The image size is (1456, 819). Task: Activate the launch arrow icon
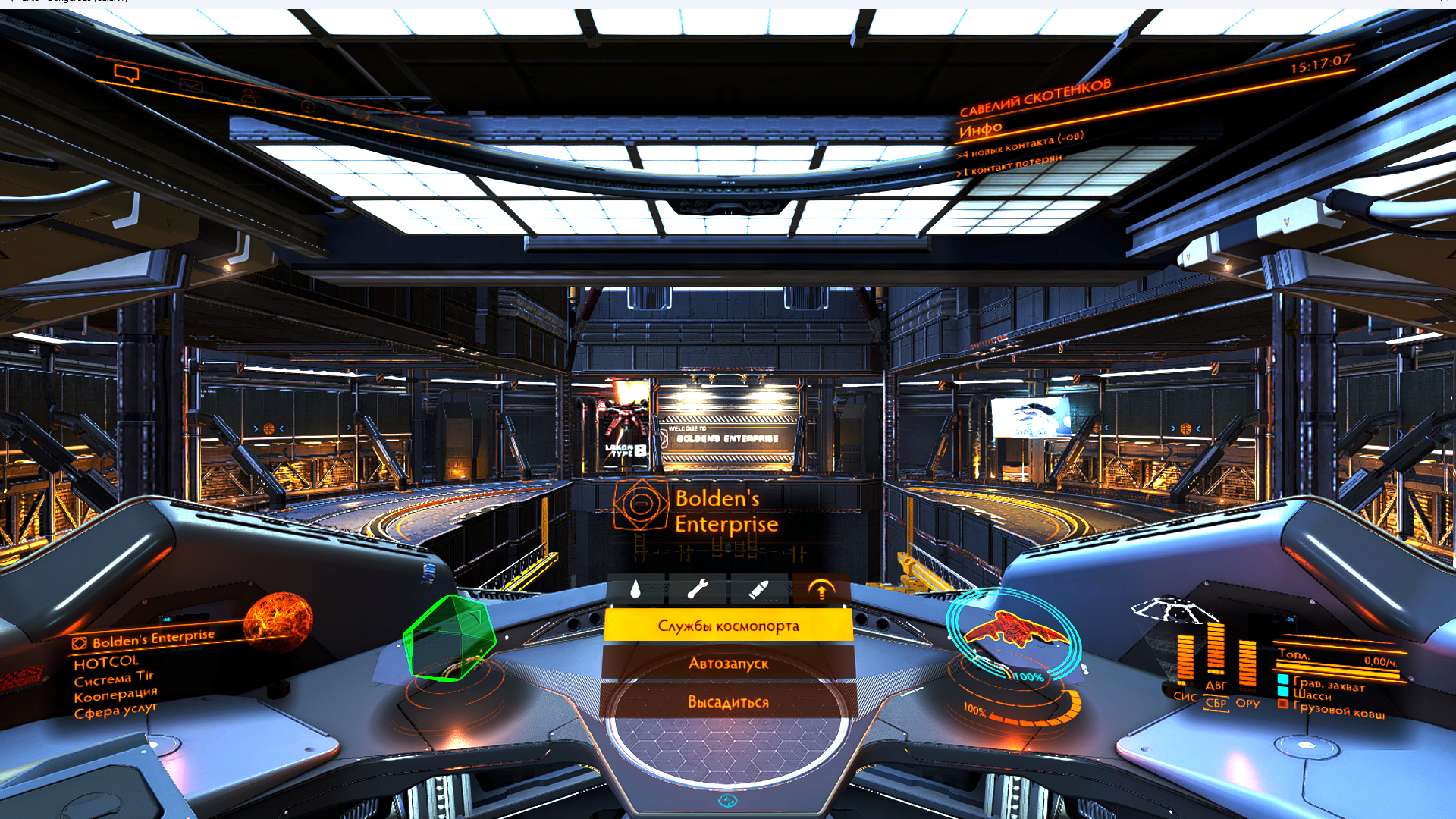pyautogui.click(x=821, y=589)
